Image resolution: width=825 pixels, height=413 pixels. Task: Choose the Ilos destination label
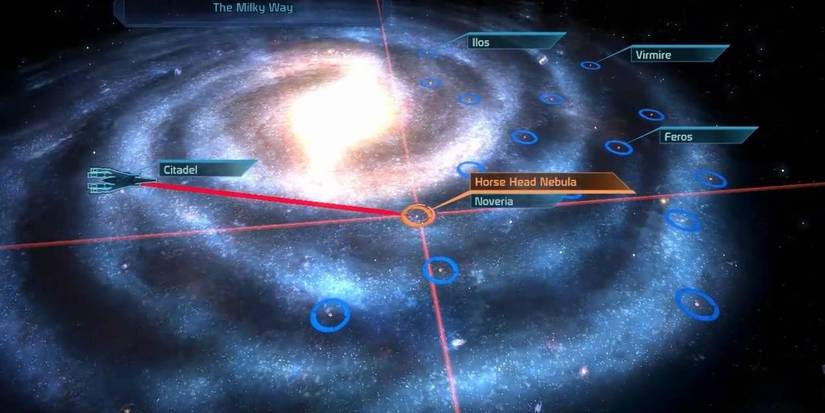(x=512, y=42)
